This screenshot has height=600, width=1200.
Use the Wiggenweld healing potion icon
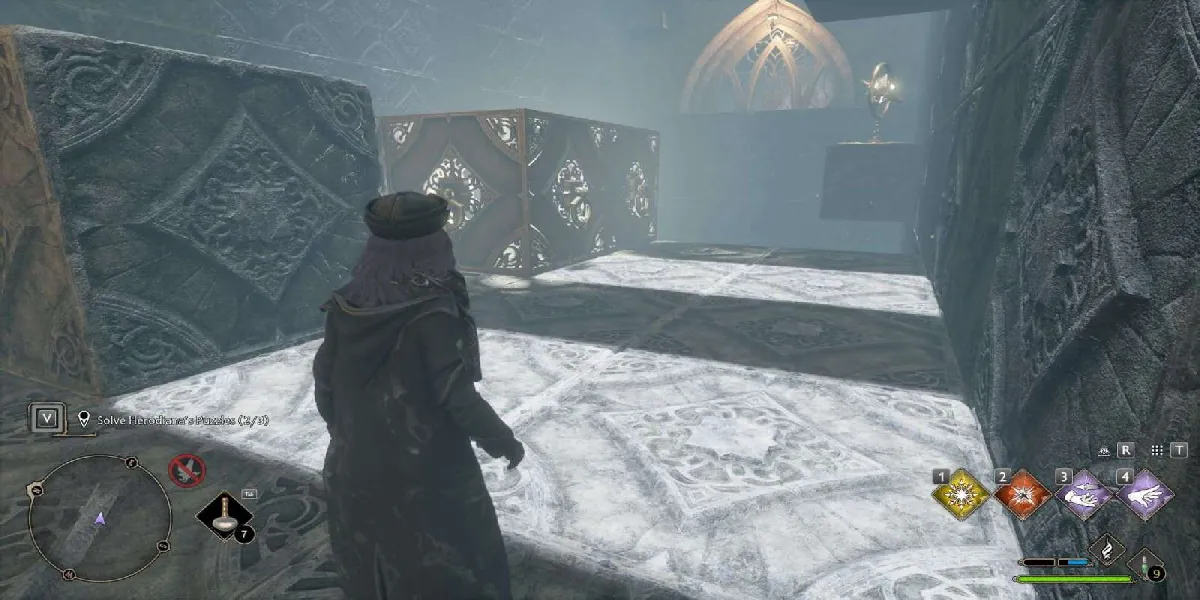pyautogui.click(x=1145, y=564)
